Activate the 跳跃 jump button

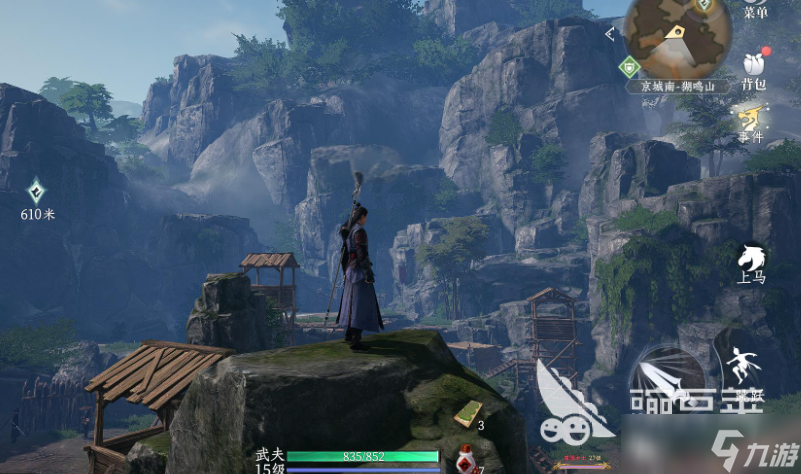(x=745, y=370)
